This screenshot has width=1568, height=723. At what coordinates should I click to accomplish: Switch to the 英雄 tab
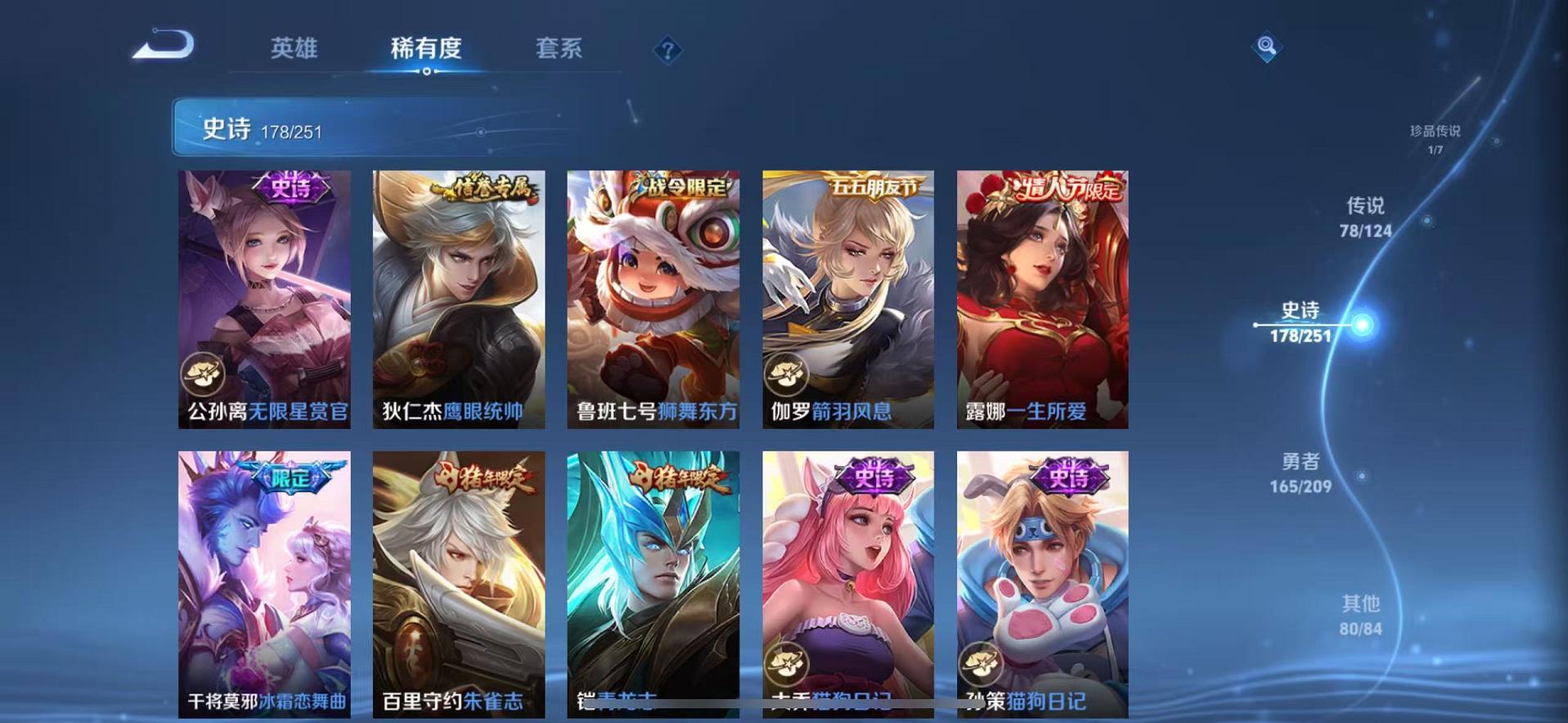click(296, 49)
